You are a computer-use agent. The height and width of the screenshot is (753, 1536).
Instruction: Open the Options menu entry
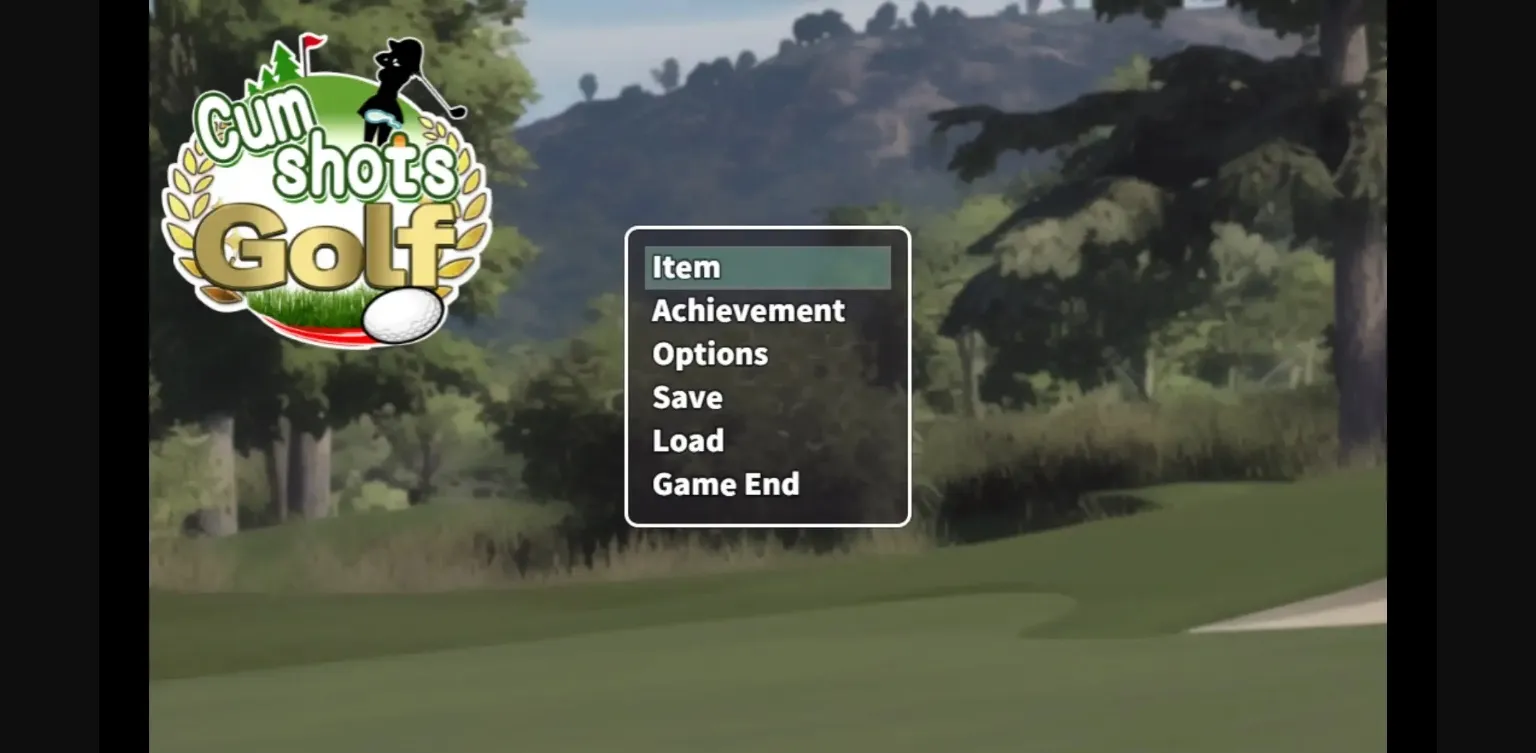pos(710,353)
